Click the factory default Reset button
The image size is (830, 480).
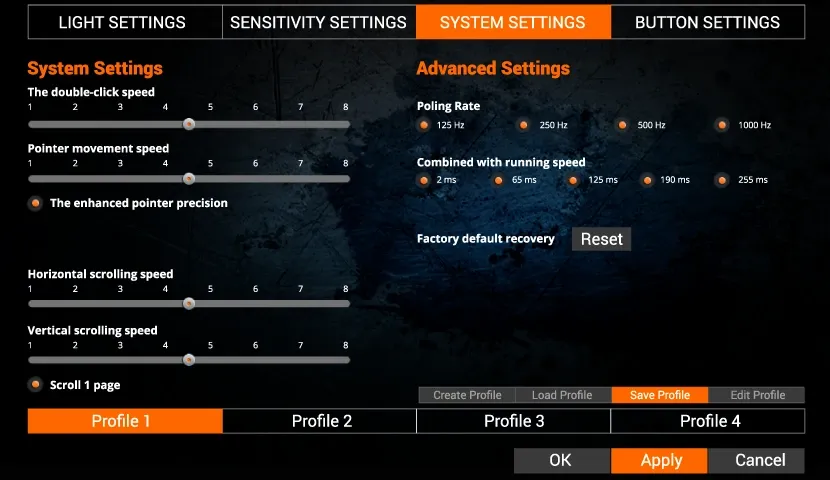[601, 239]
